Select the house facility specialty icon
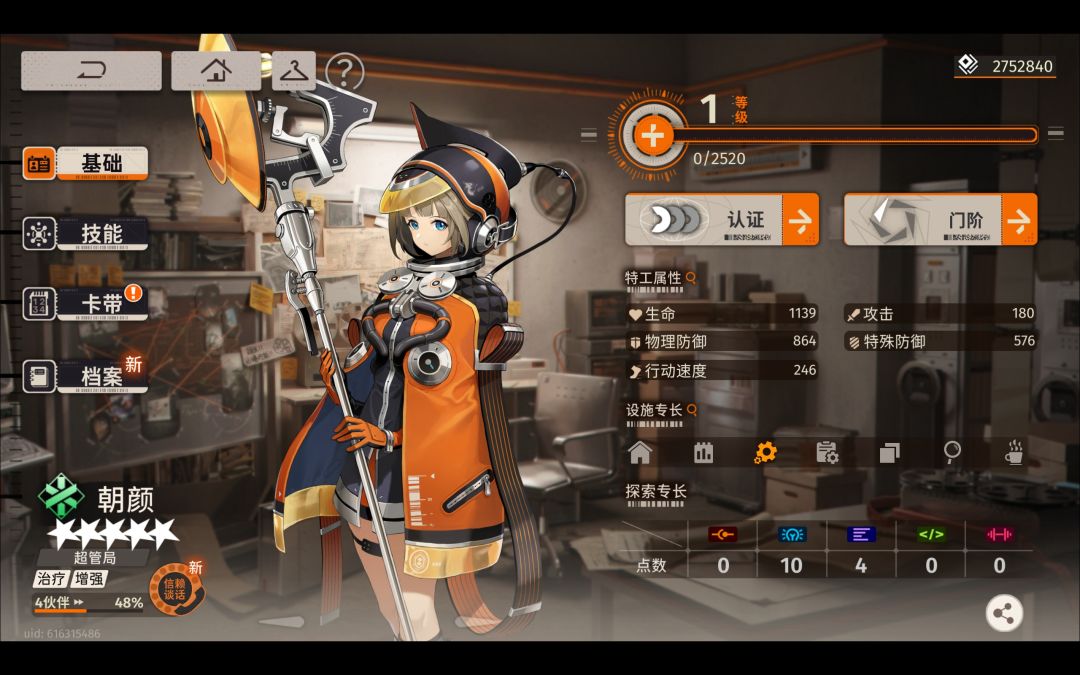 [x=640, y=453]
